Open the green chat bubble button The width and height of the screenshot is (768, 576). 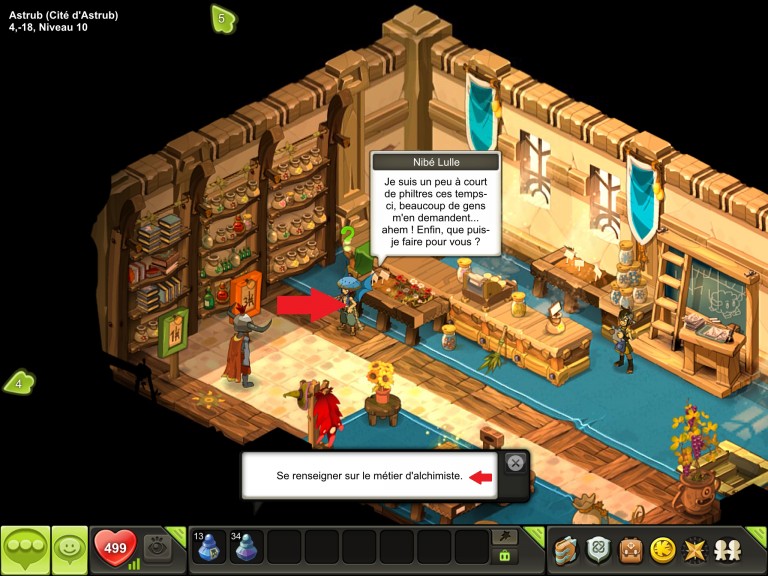tap(25, 549)
